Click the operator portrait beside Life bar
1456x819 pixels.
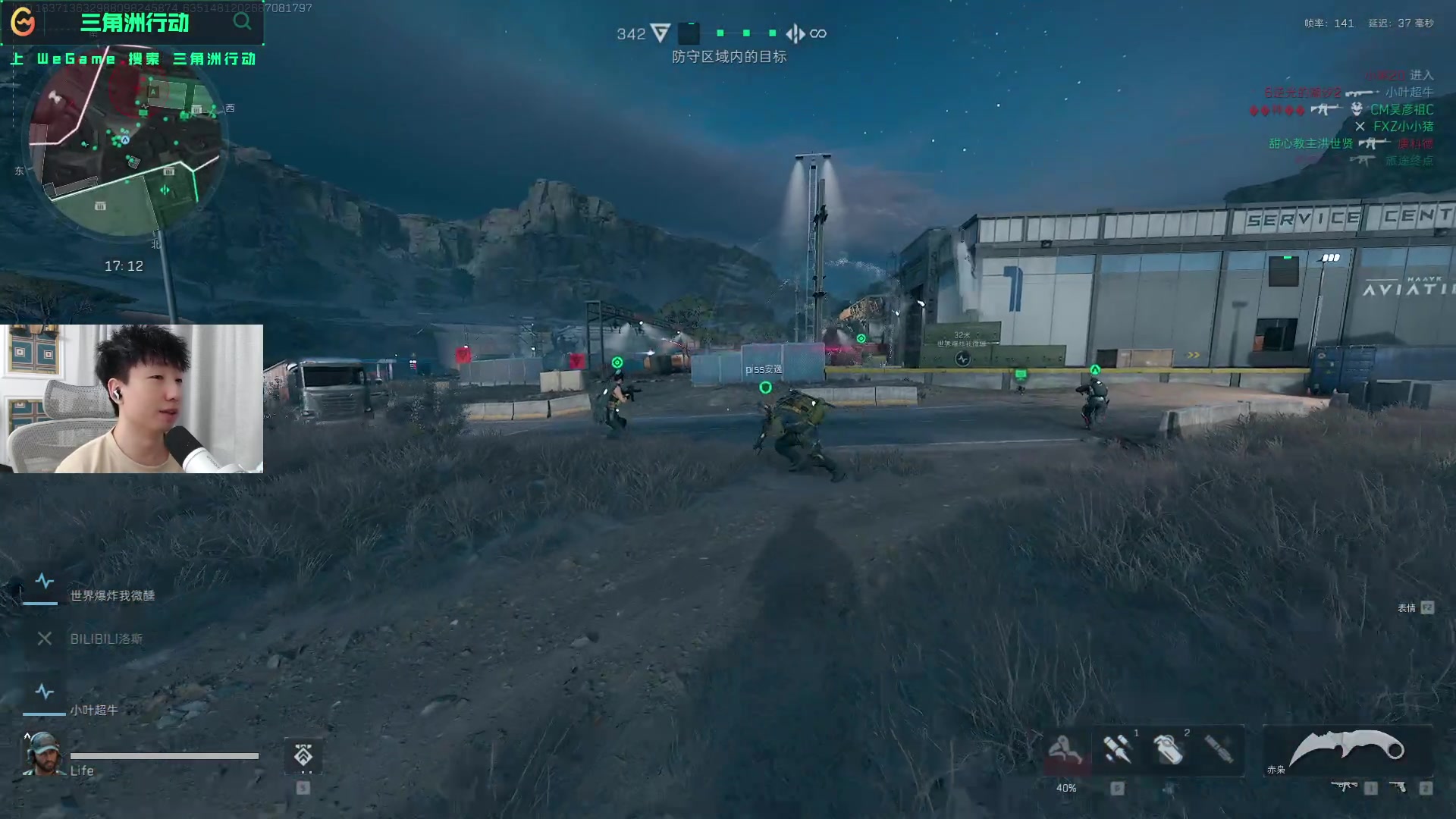42,753
